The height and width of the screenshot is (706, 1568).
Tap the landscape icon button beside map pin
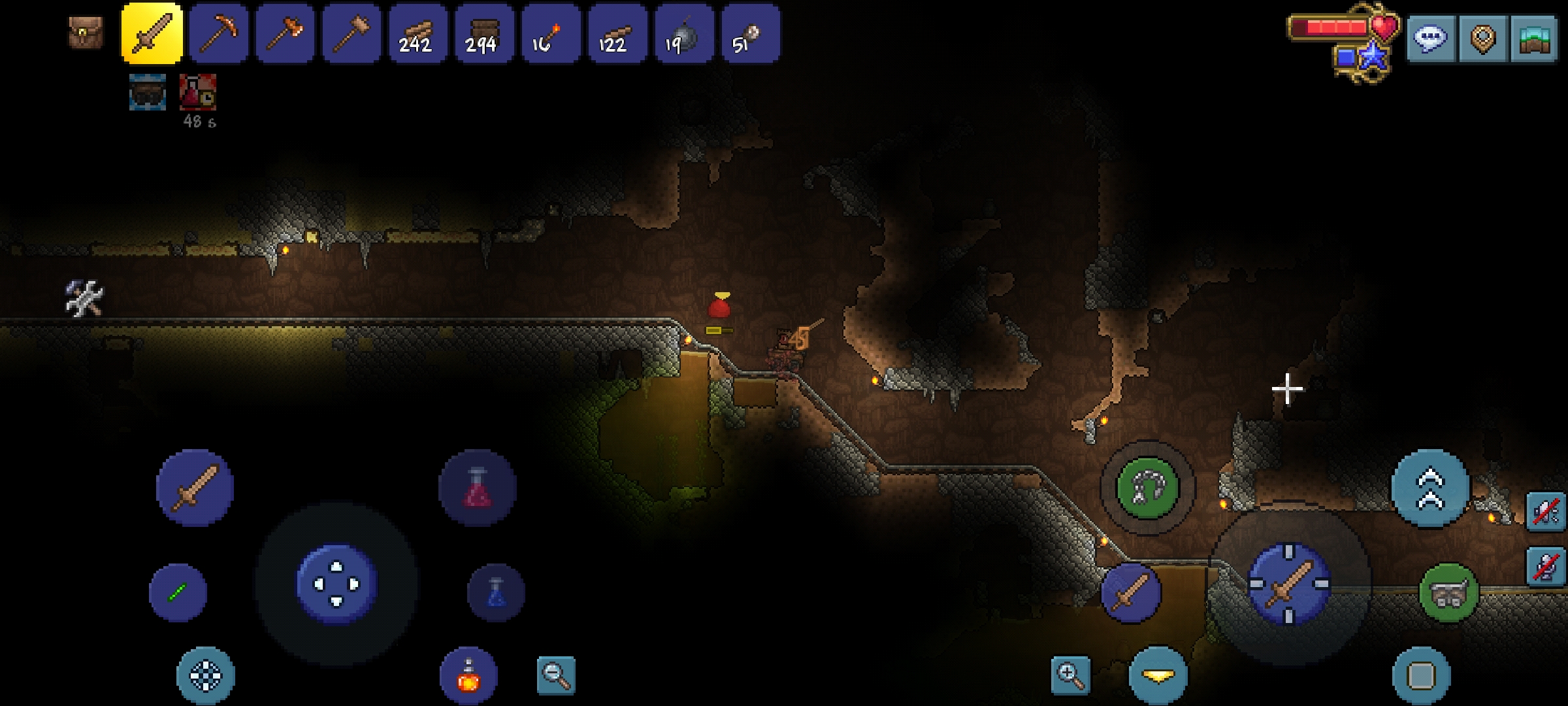pos(1534,38)
